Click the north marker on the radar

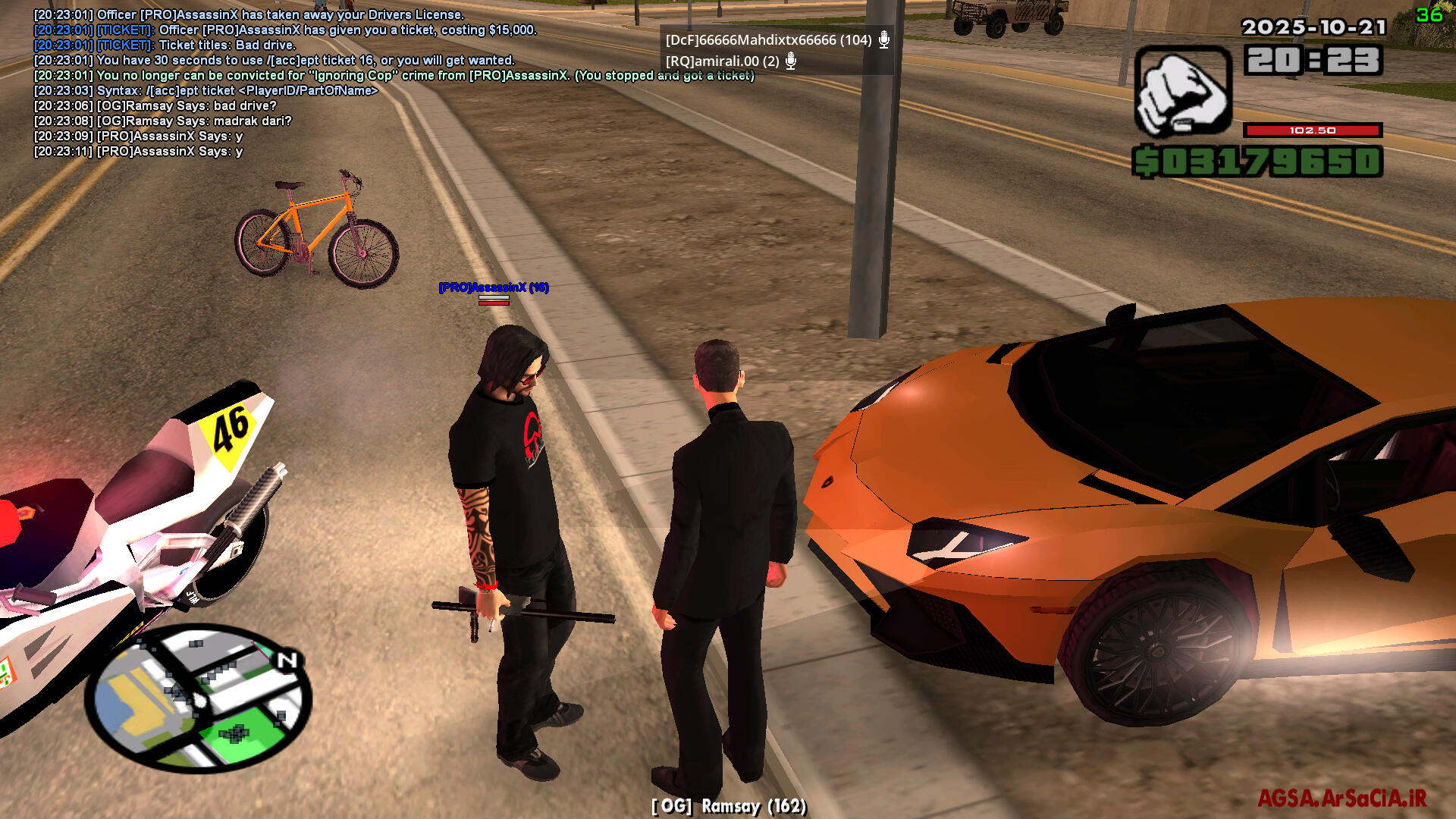(x=287, y=661)
